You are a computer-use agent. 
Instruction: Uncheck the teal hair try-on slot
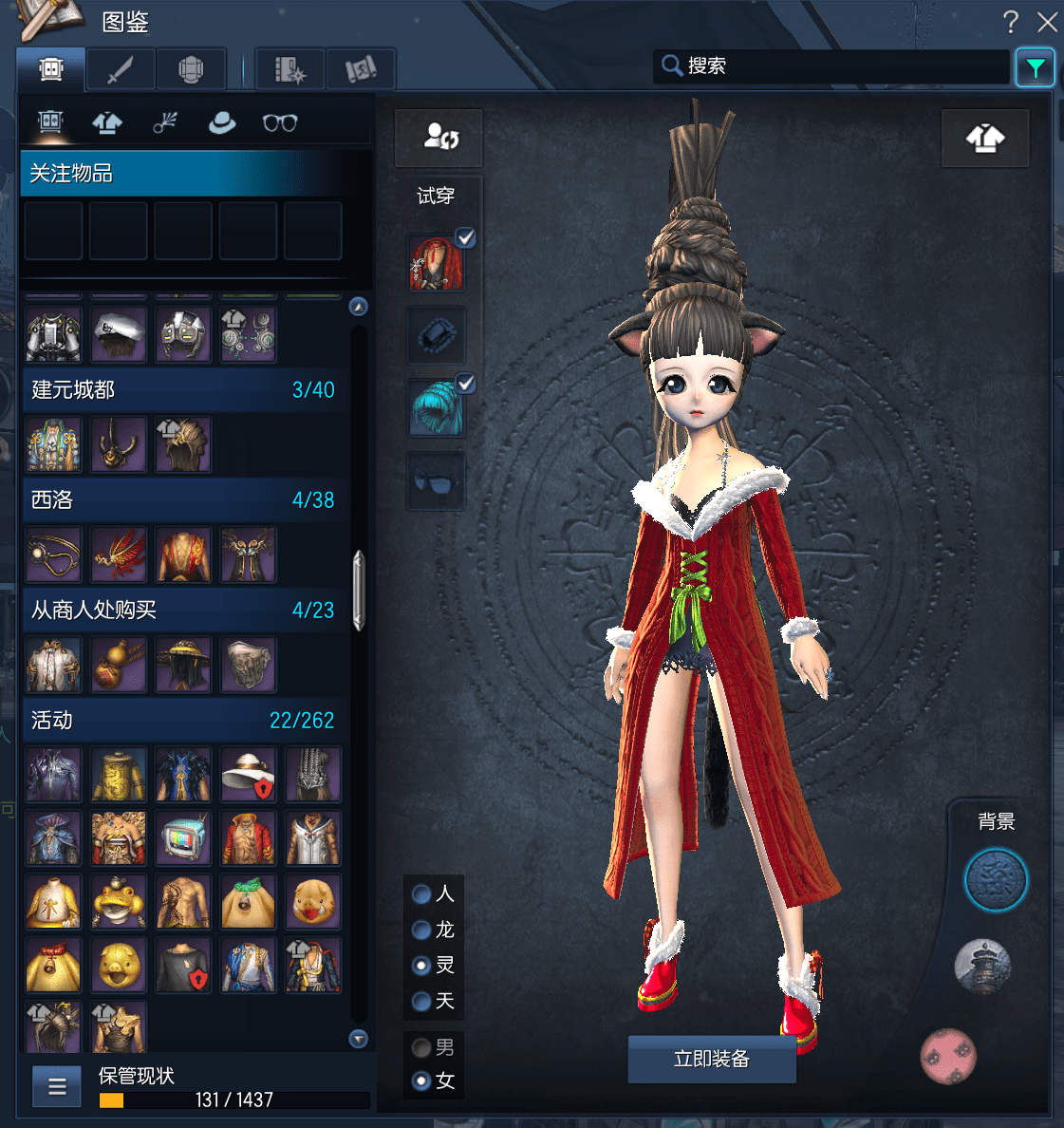click(x=465, y=384)
